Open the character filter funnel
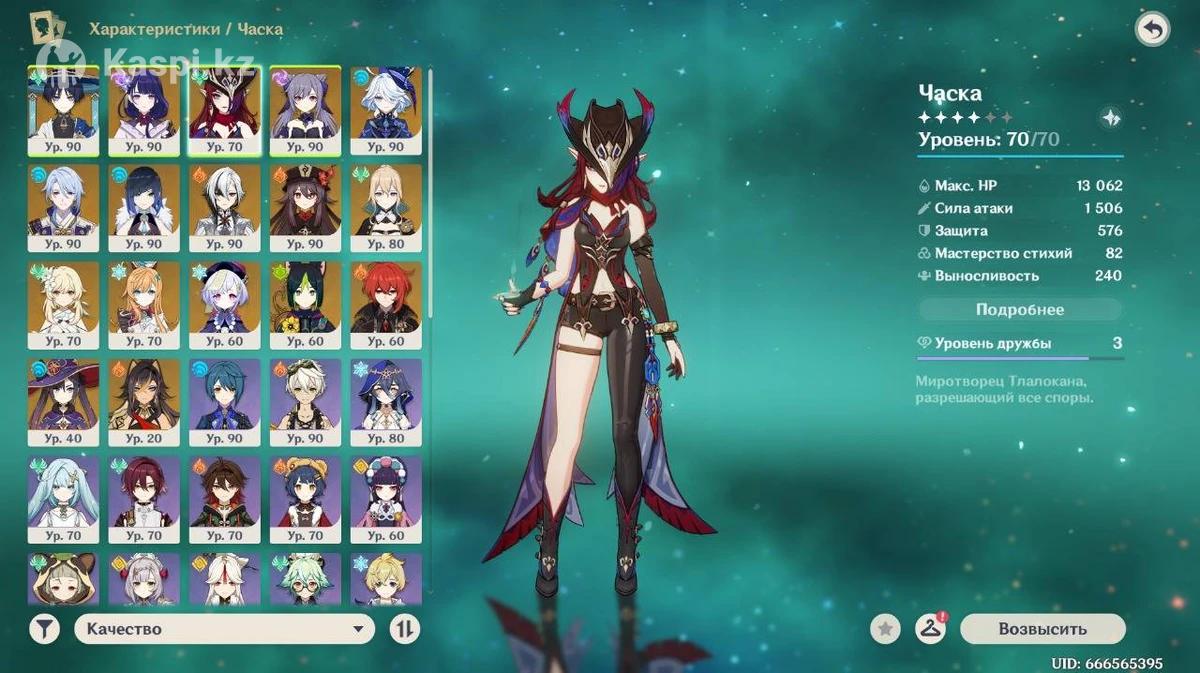The image size is (1200, 673). (x=44, y=629)
